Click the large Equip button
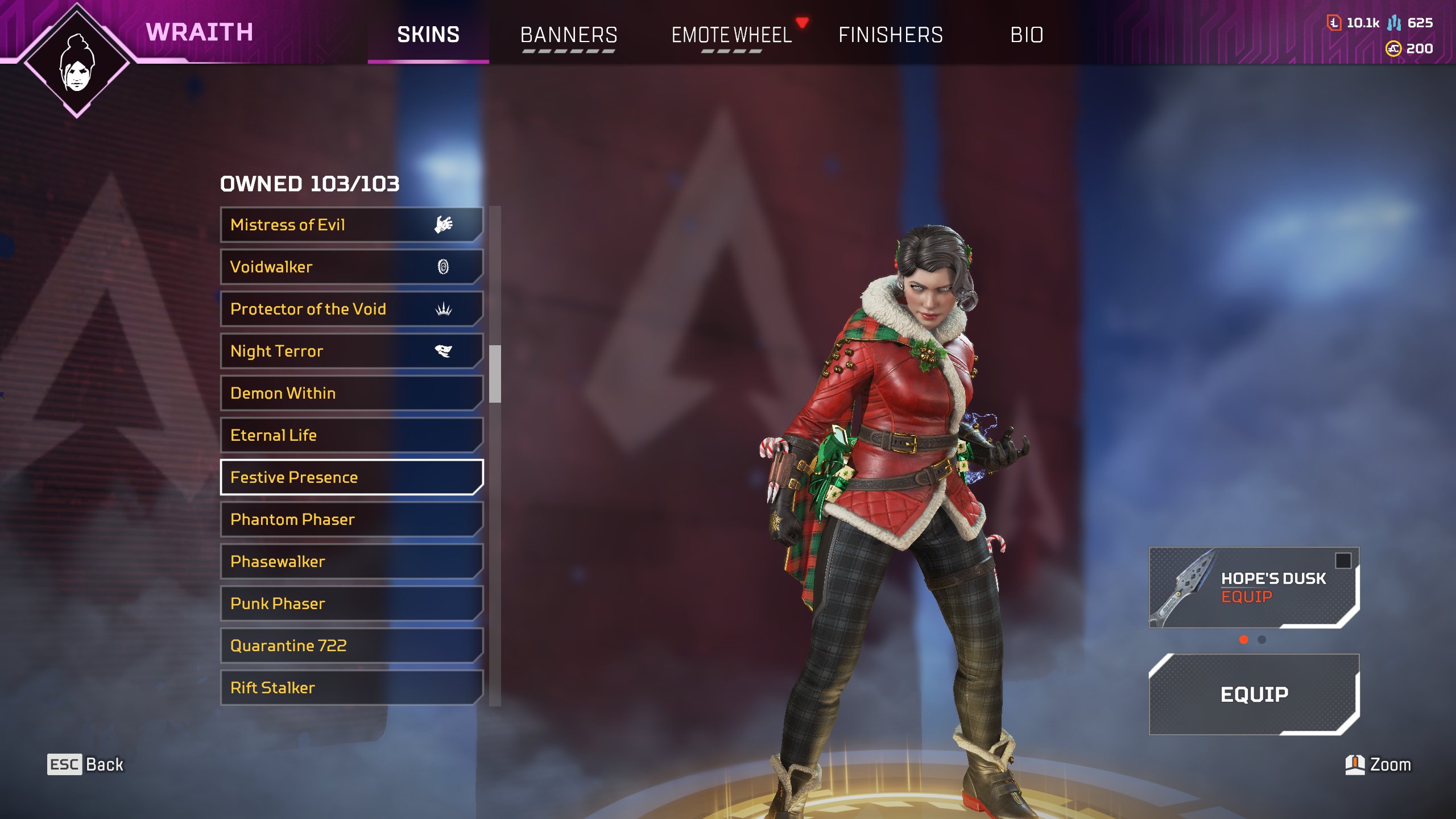 1254,694
